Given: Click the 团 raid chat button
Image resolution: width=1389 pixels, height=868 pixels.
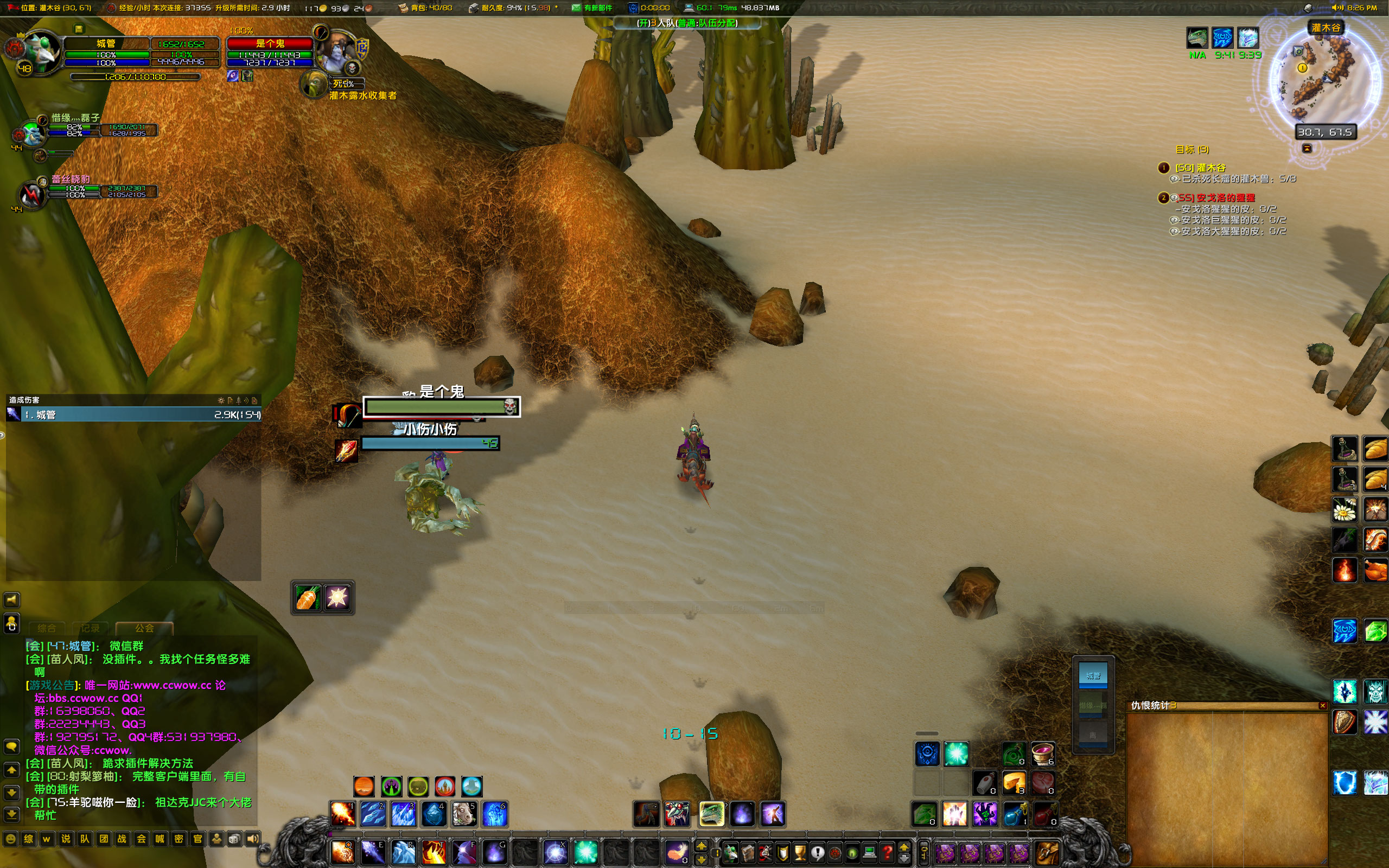Looking at the screenshot, I should pyautogui.click(x=103, y=840).
